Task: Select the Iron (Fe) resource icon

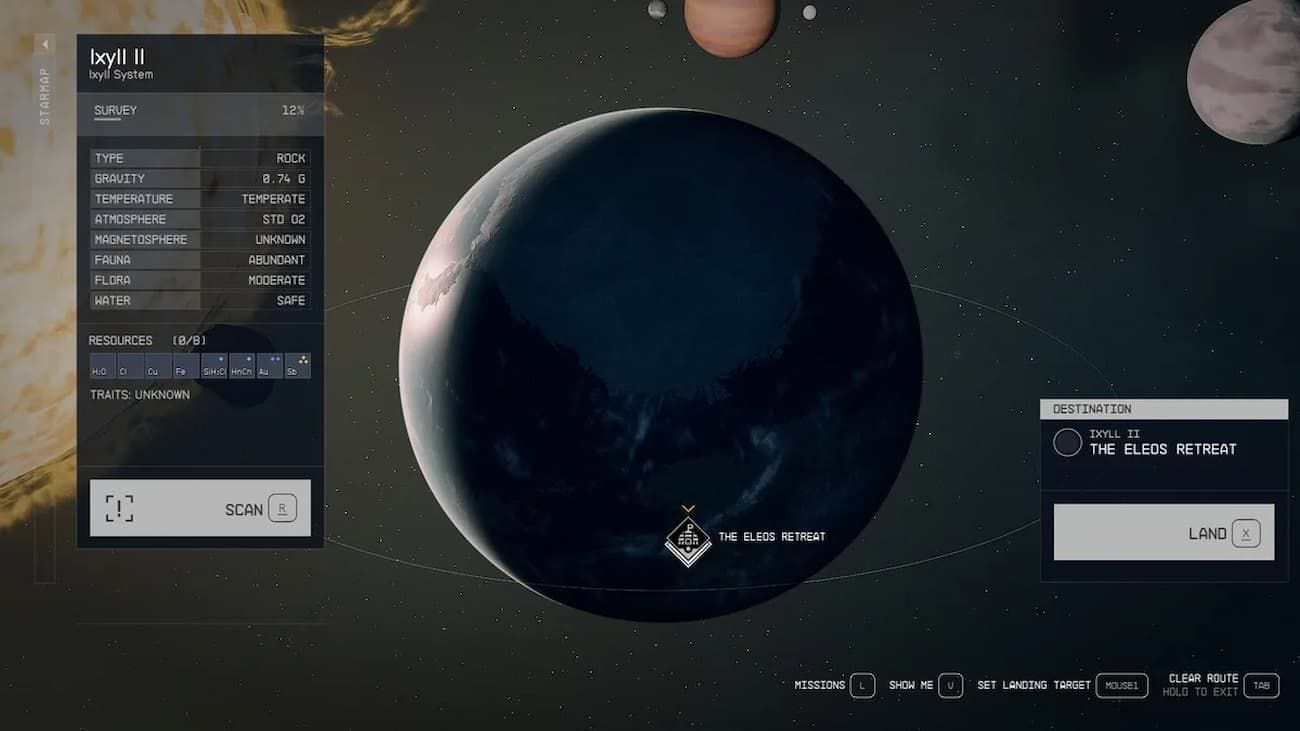Action: coord(185,366)
